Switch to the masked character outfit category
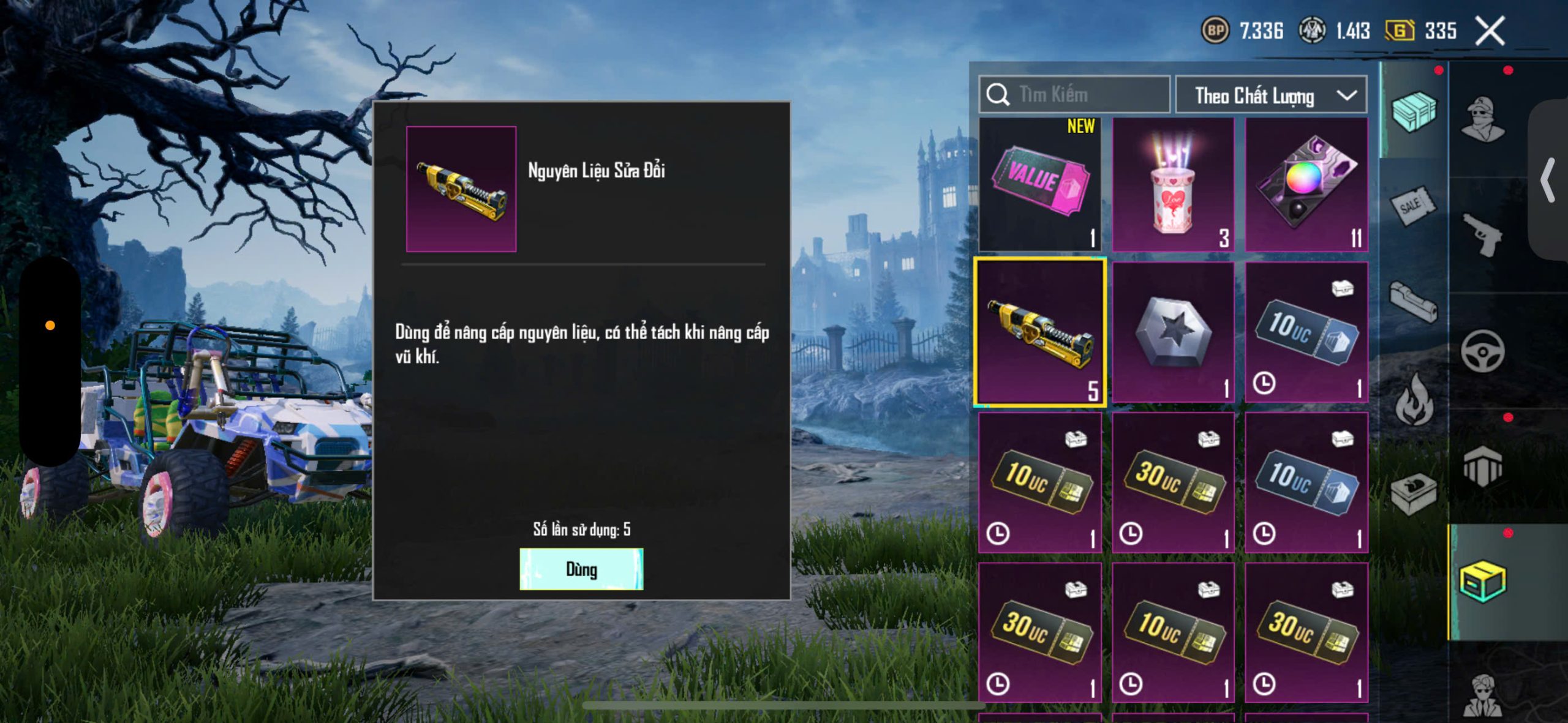The width and height of the screenshot is (1568, 723). [1482, 118]
